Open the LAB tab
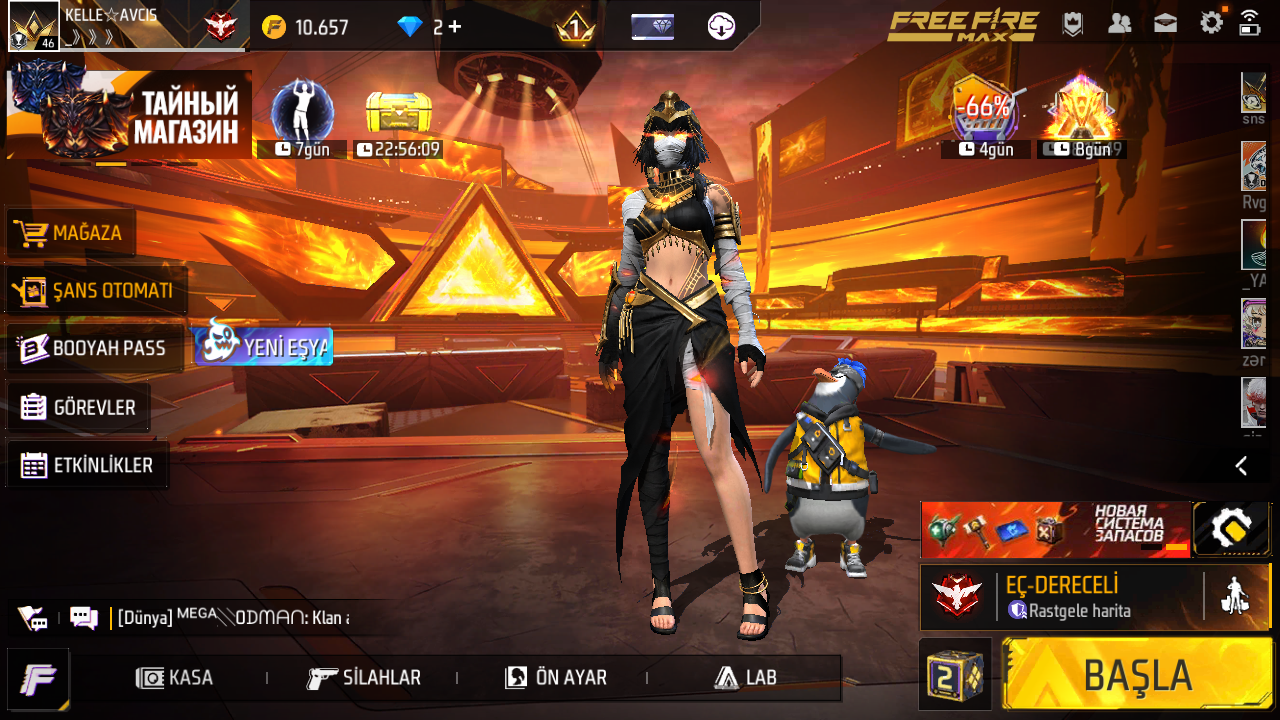This screenshot has width=1280, height=720. (x=746, y=677)
